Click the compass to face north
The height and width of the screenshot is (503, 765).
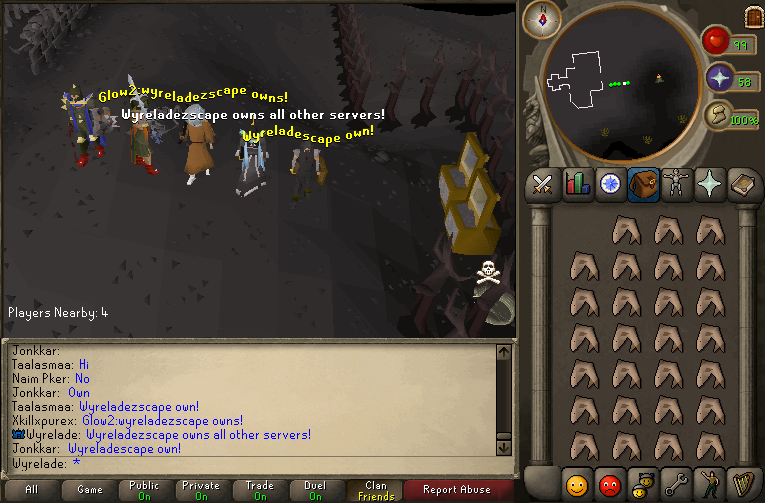point(542,19)
